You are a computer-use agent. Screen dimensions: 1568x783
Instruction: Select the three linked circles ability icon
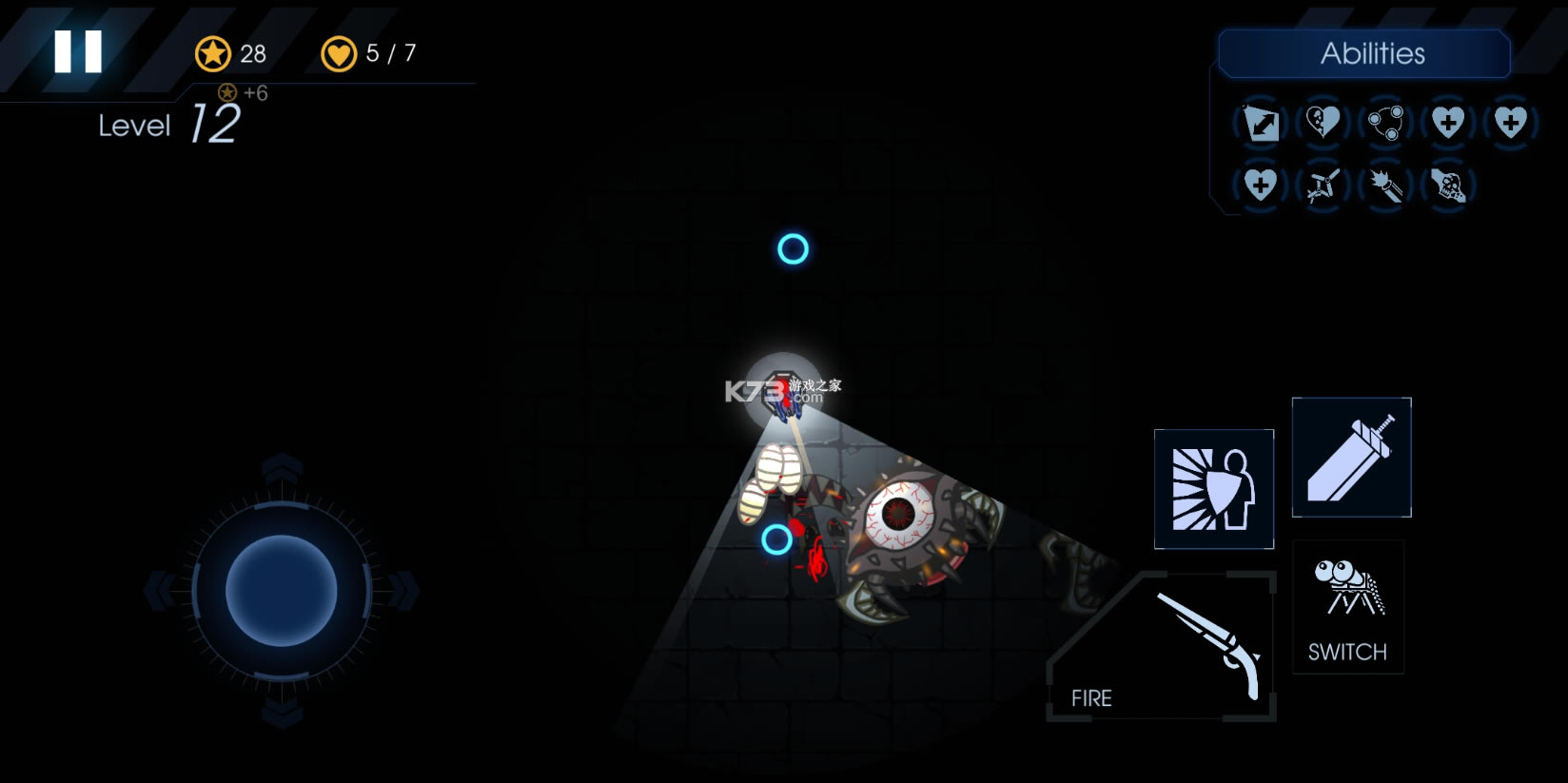pos(1385,123)
